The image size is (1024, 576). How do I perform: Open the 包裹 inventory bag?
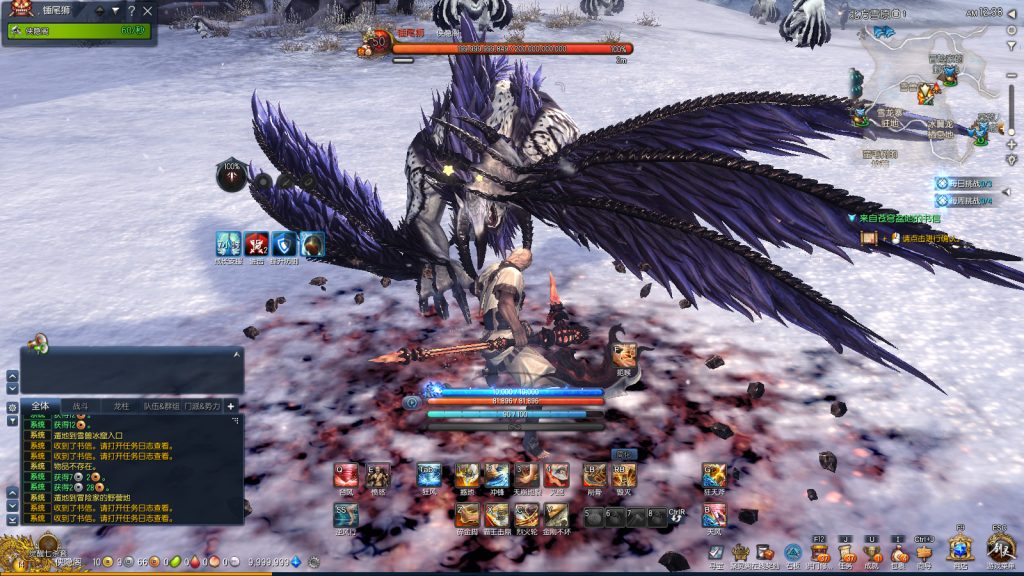point(898,551)
